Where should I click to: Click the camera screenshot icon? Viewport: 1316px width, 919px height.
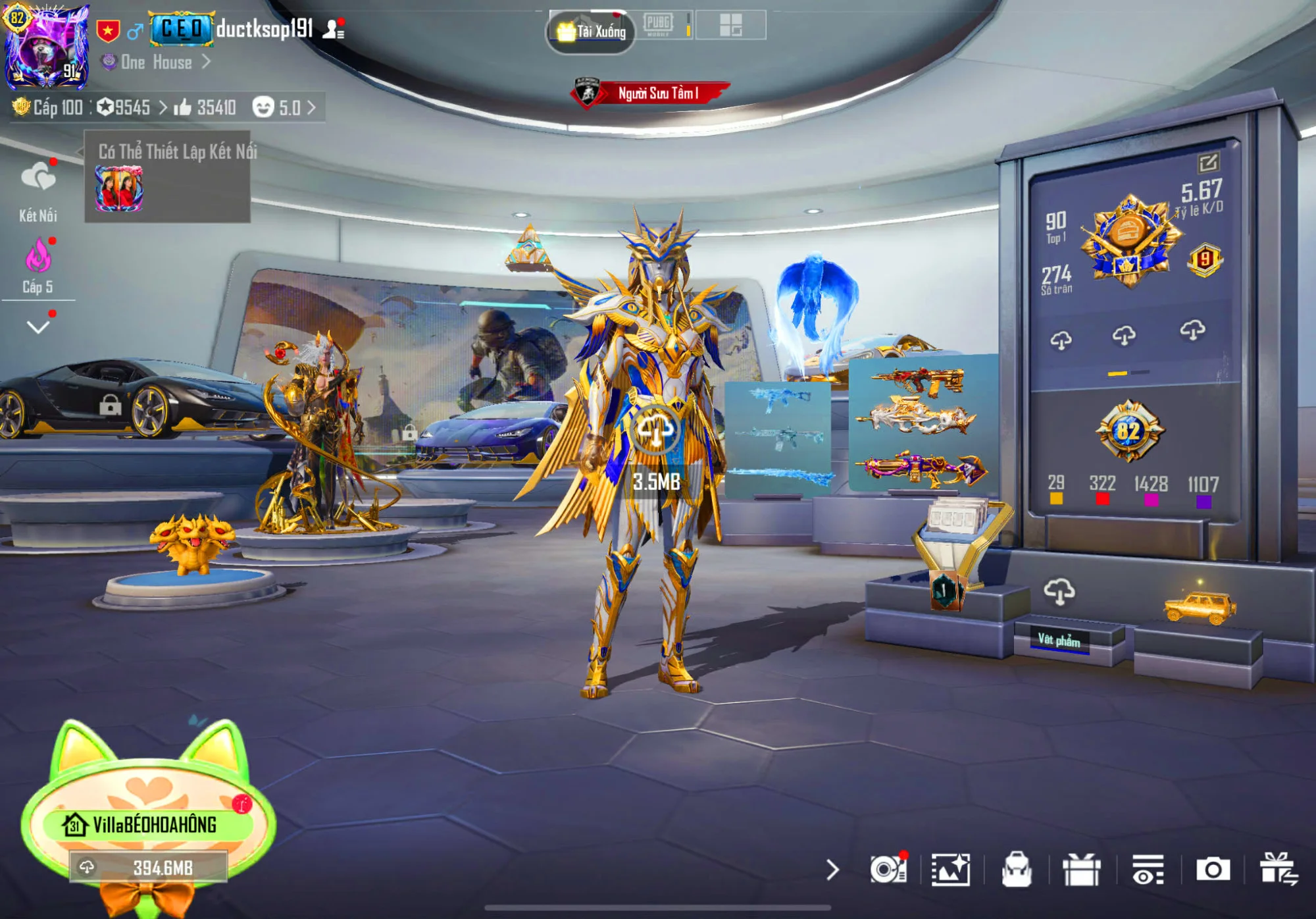[1213, 870]
